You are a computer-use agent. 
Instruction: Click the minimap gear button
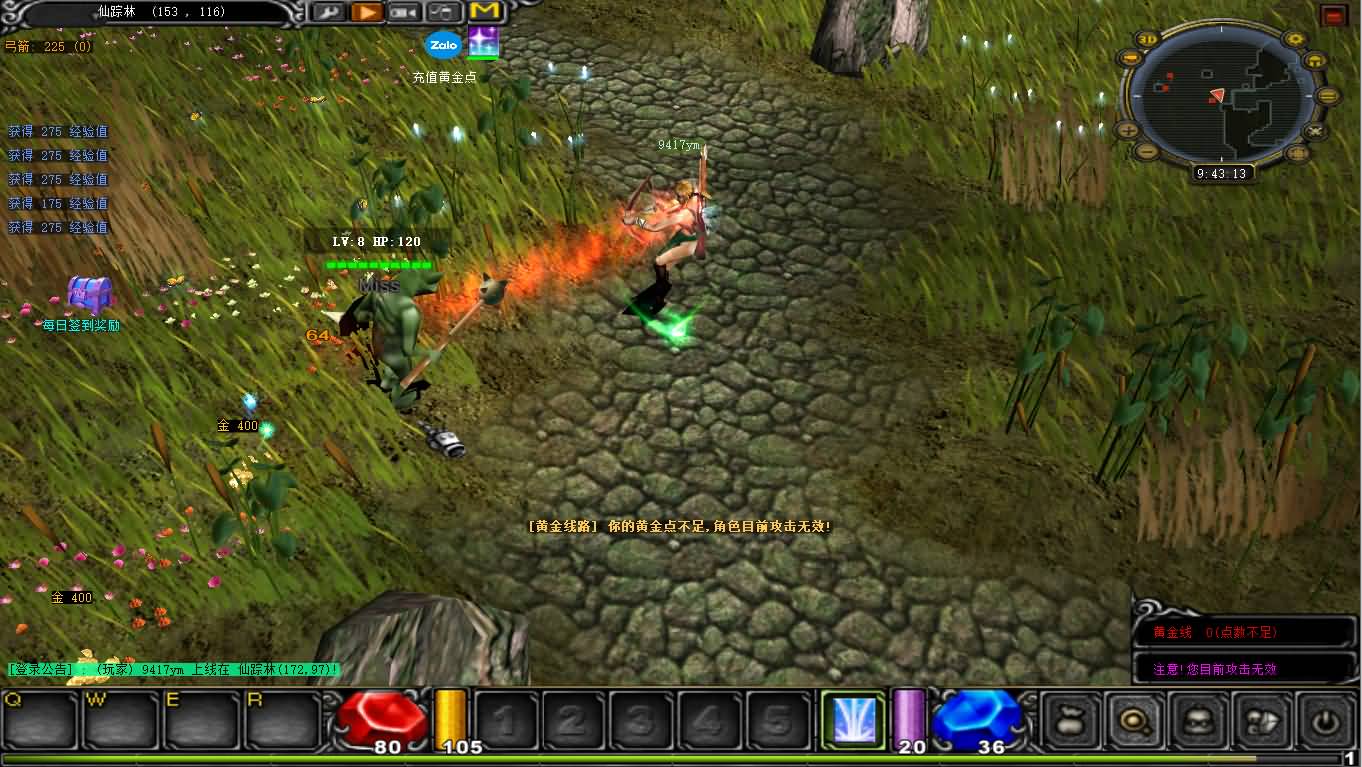click(1296, 40)
